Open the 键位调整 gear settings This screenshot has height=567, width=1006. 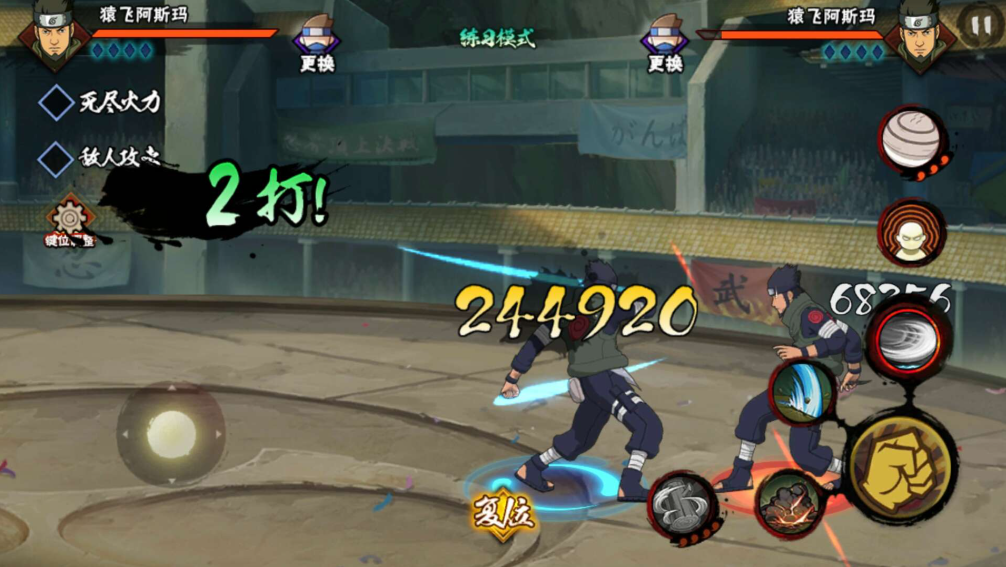pos(70,219)
